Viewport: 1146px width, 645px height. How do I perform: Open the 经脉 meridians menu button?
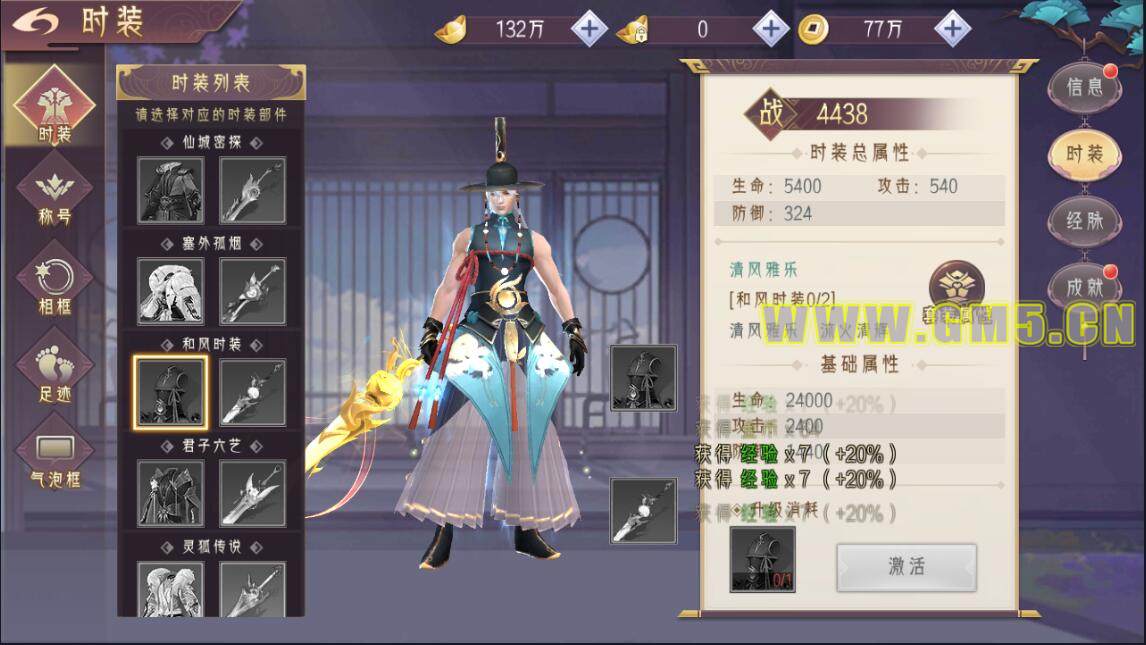coord(1084,221)
